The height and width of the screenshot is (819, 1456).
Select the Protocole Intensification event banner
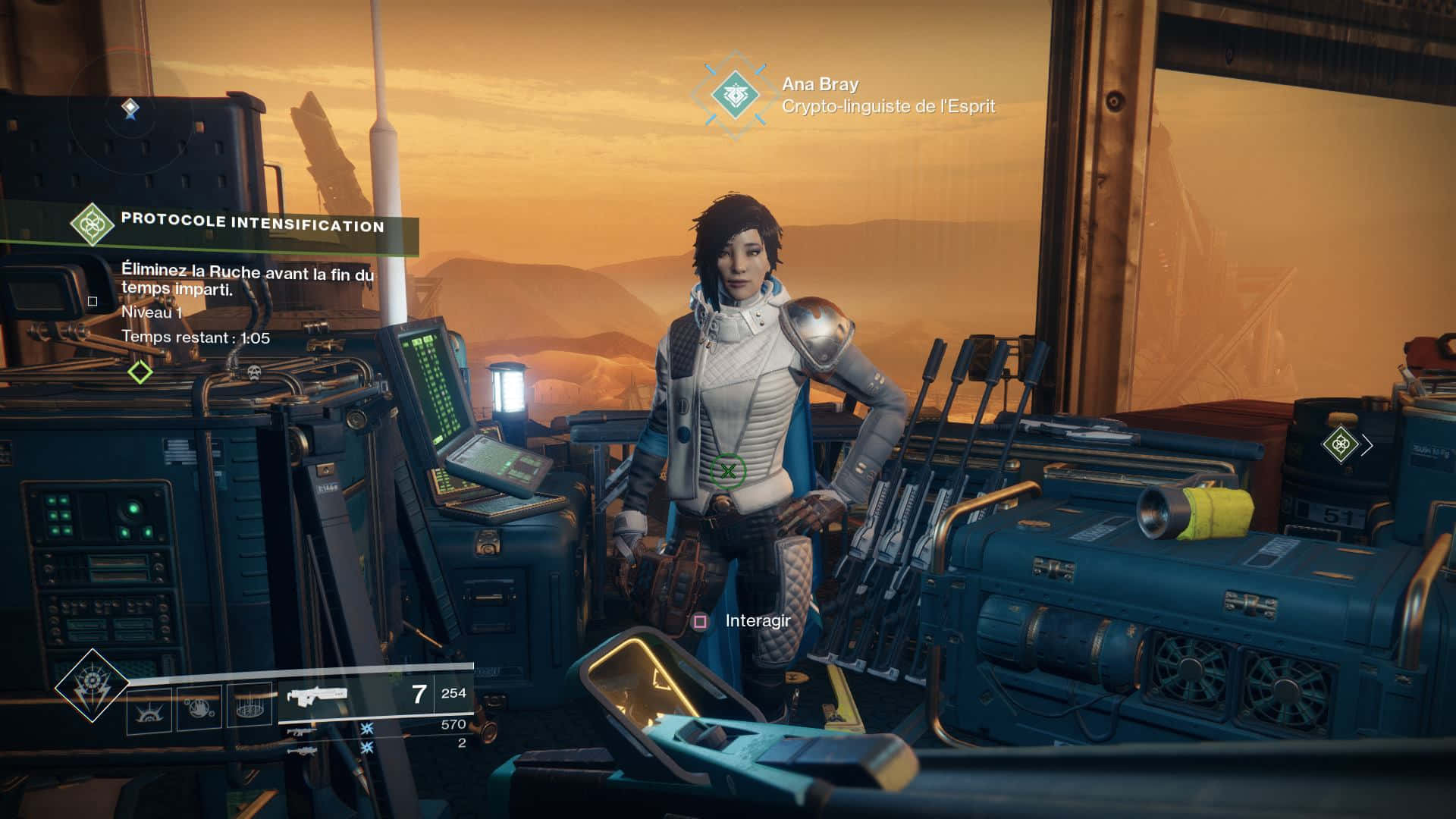pos(253,224)
